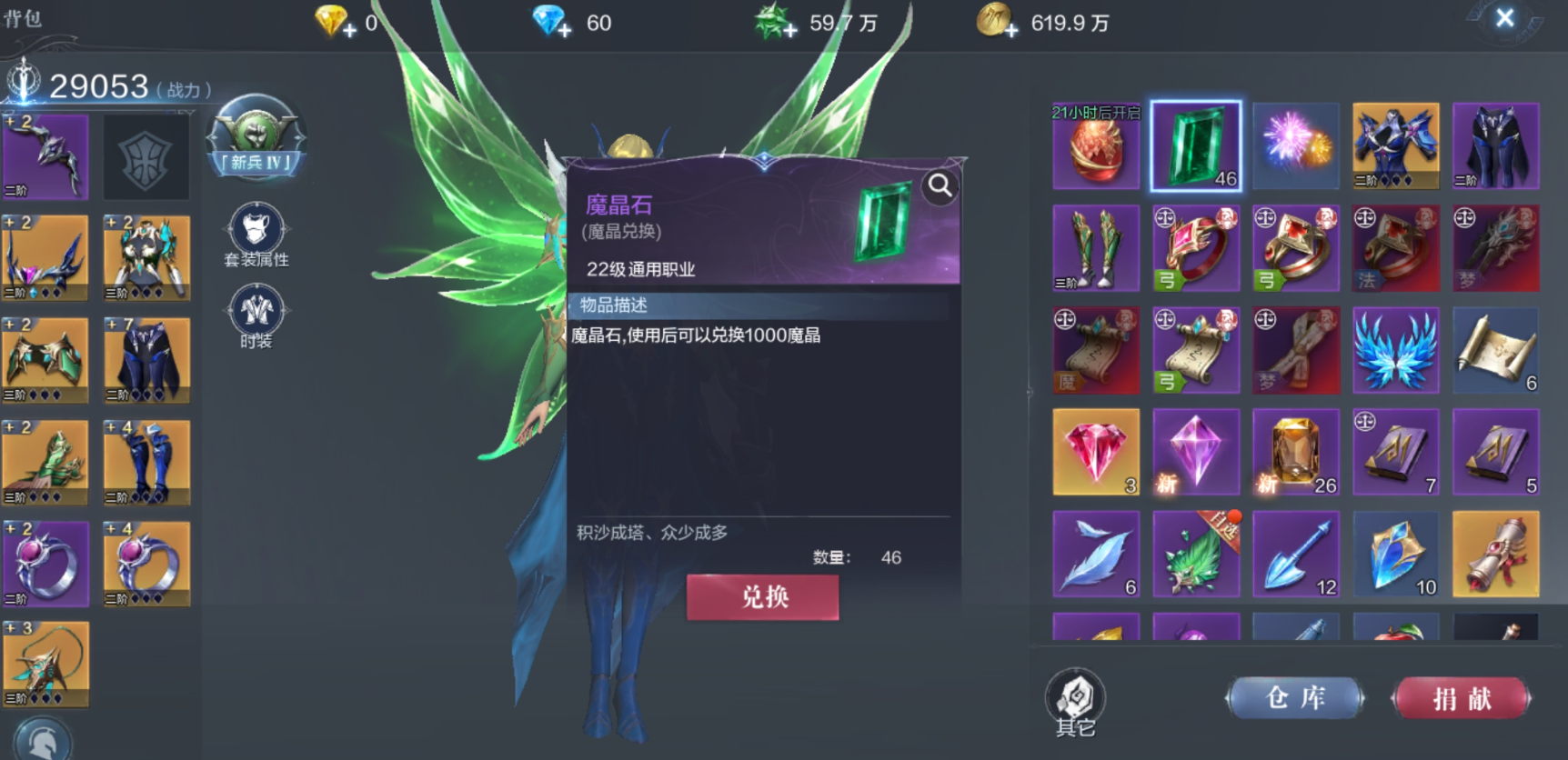
Task: Click the plus beside the gold coin currency
Action: (1013, 27)
